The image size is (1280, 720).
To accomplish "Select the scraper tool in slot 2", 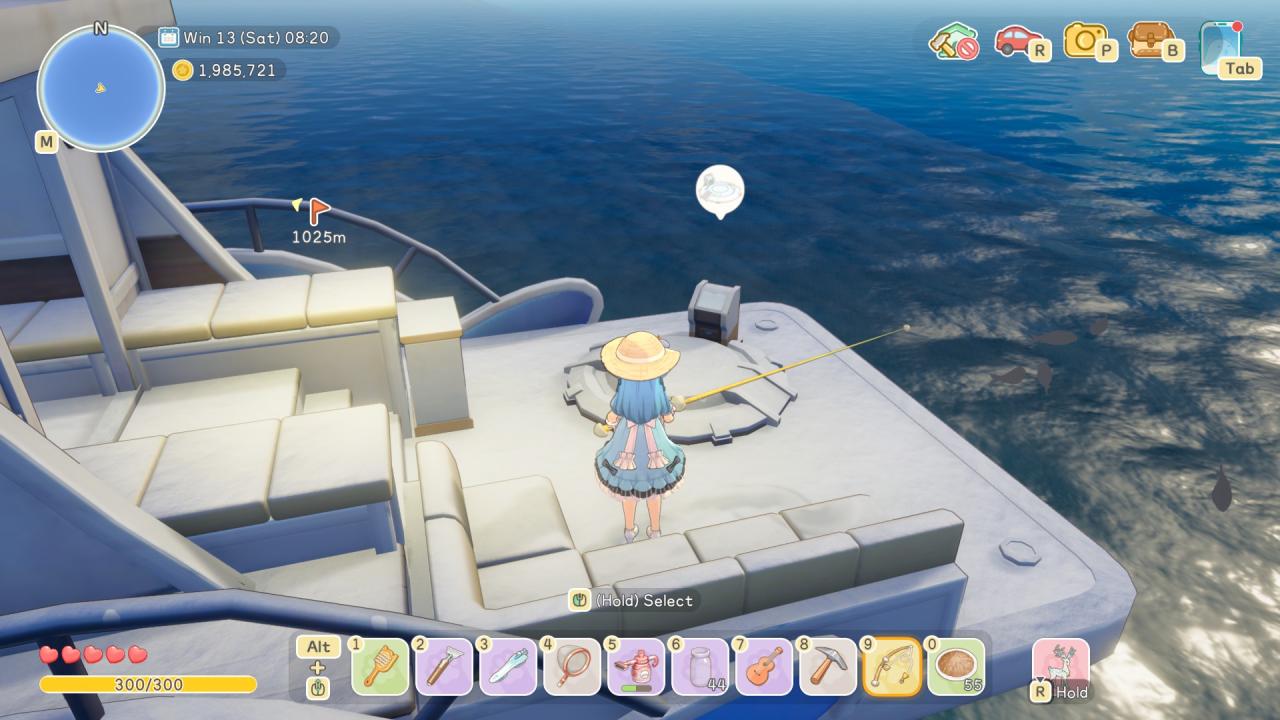I will click(x=444, y=667).
